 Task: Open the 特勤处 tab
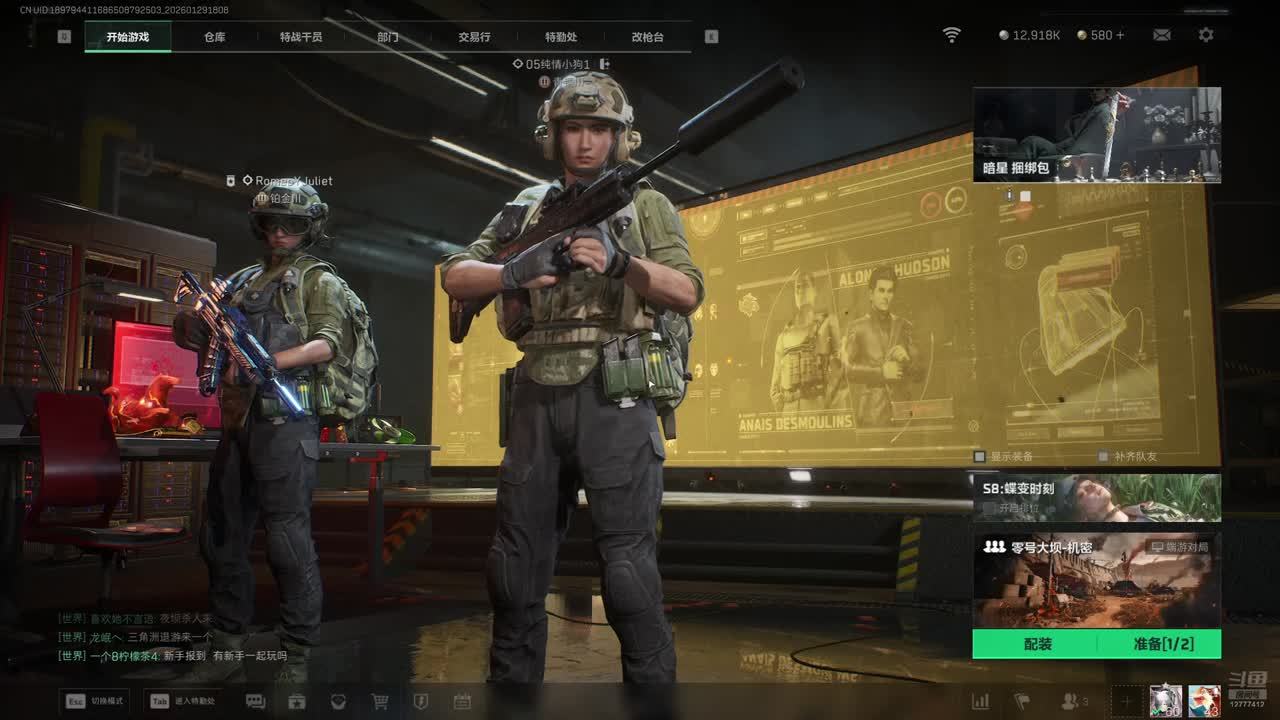[x=561, y=37]
